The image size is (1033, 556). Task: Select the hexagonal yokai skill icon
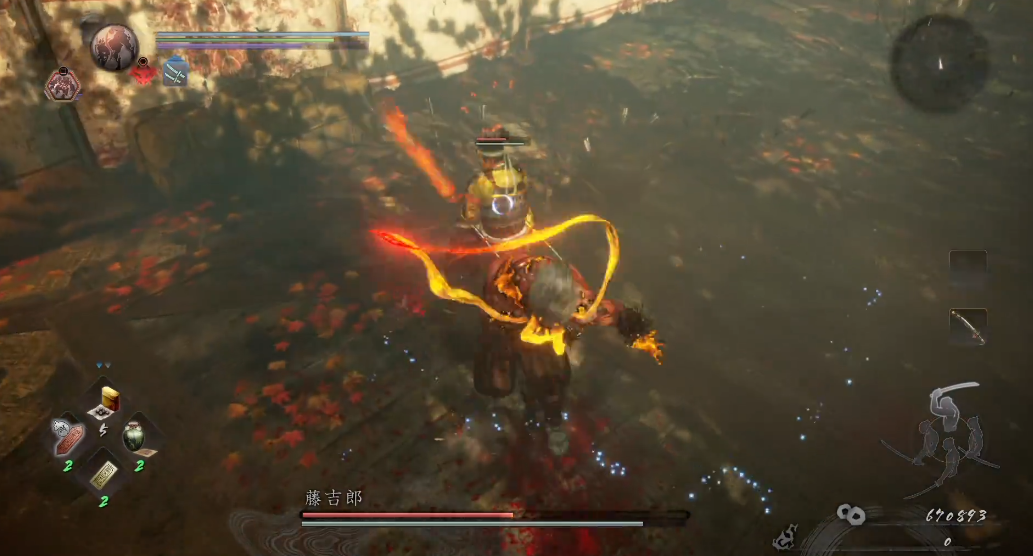click(63, 85)
